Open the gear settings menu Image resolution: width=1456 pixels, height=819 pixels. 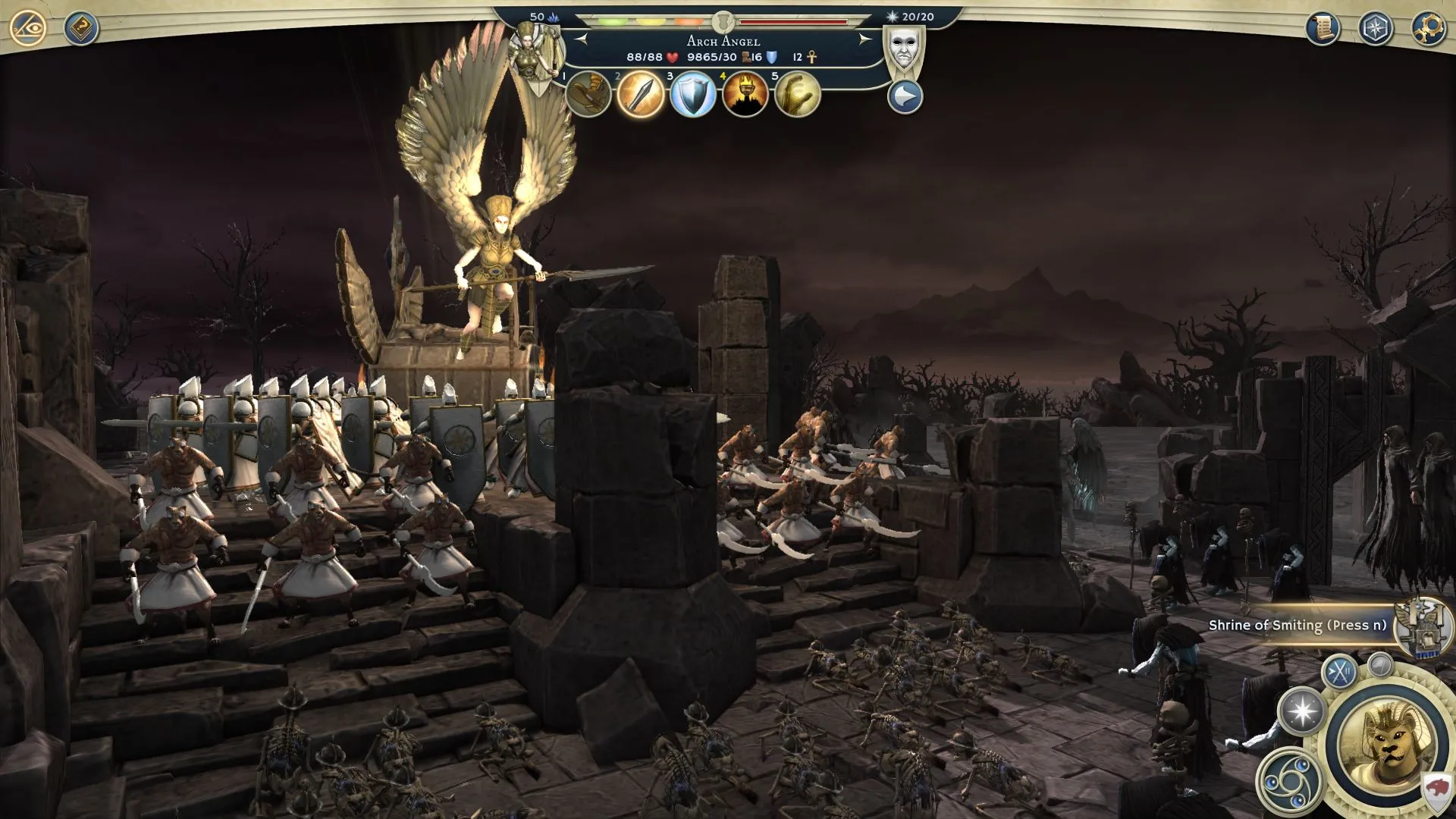click(1428, 29)
